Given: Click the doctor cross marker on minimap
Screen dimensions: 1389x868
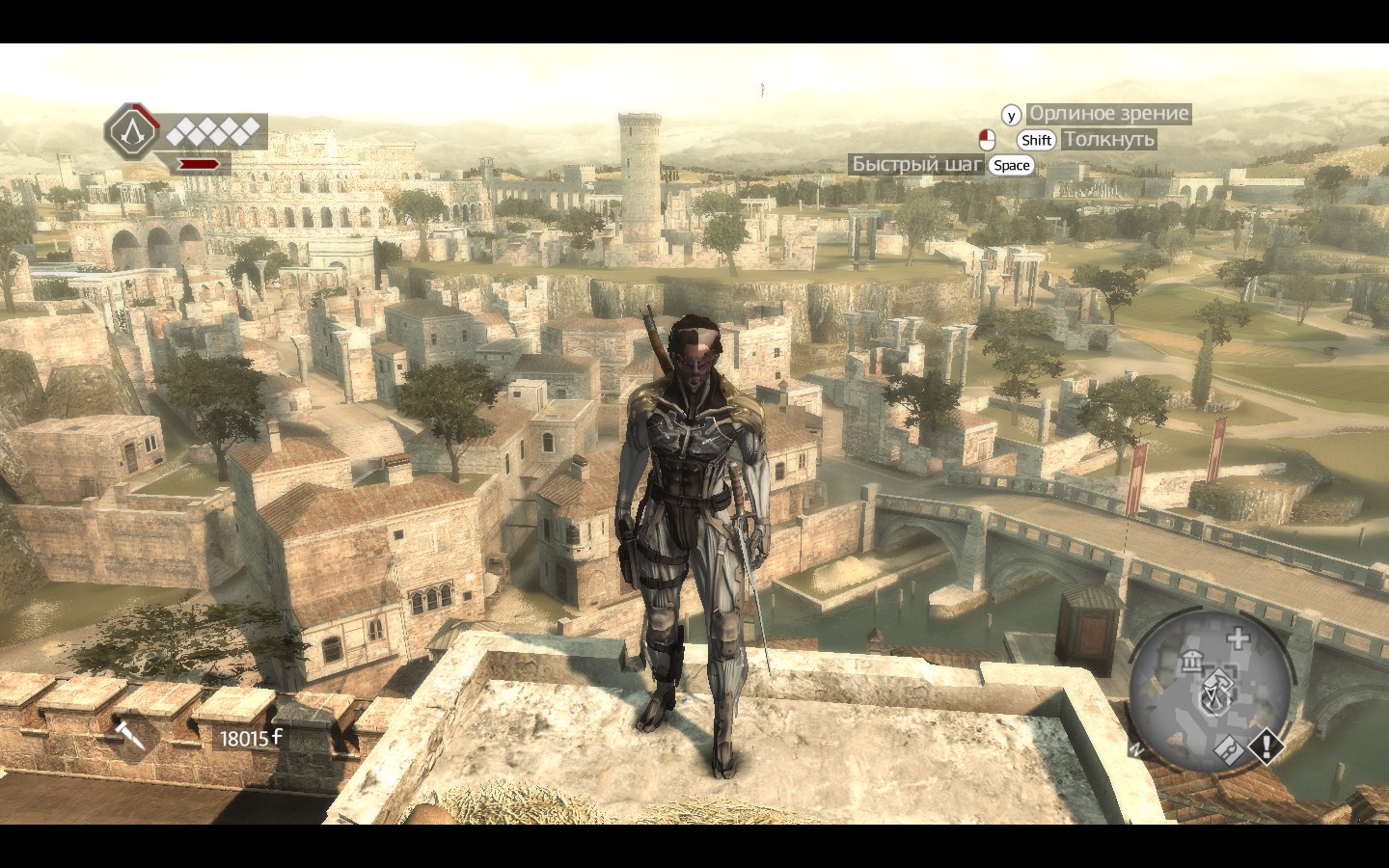Looking at the screenshot, I should click(1239, 637).
